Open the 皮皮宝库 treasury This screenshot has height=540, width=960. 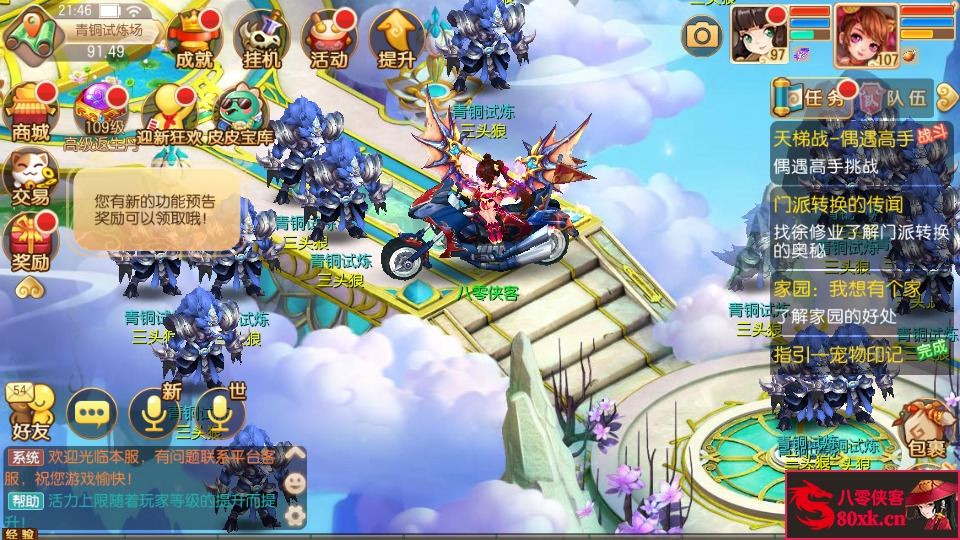[x=240, y=112]
